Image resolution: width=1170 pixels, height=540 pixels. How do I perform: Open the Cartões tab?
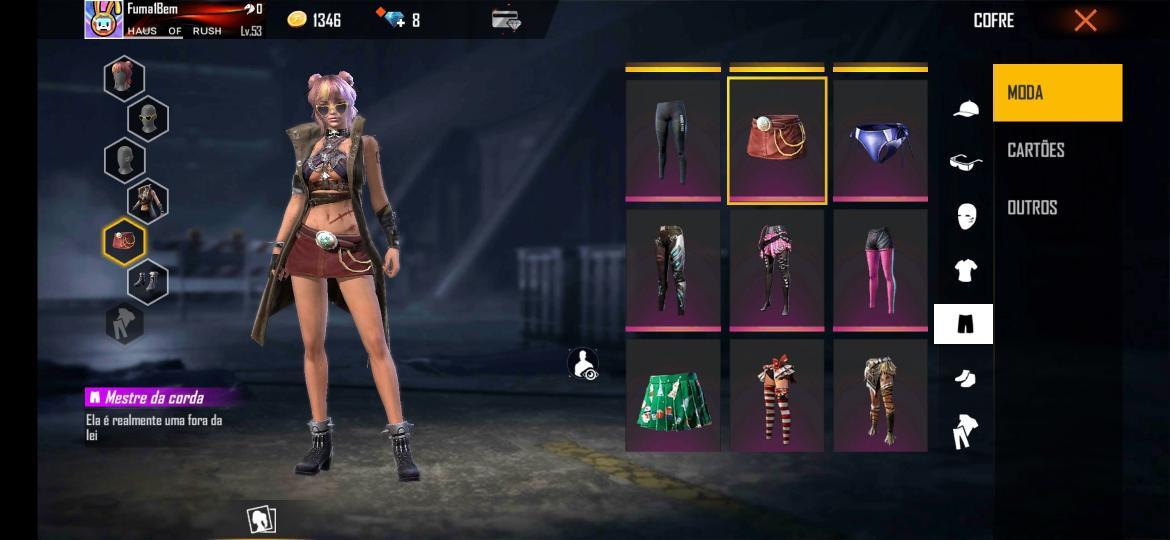pyautogui.click(x=1036, y=150)
